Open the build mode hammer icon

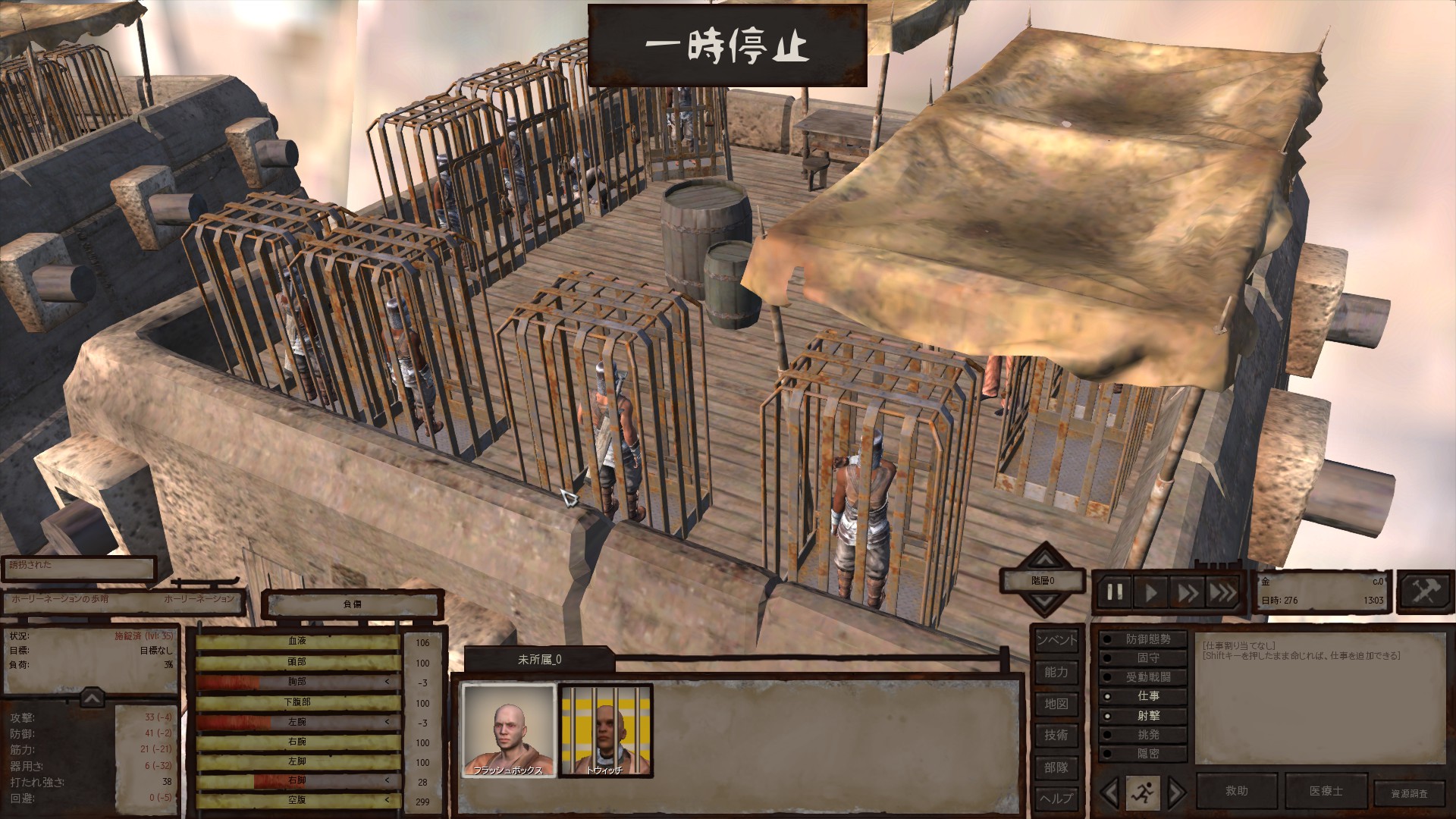1424,591
